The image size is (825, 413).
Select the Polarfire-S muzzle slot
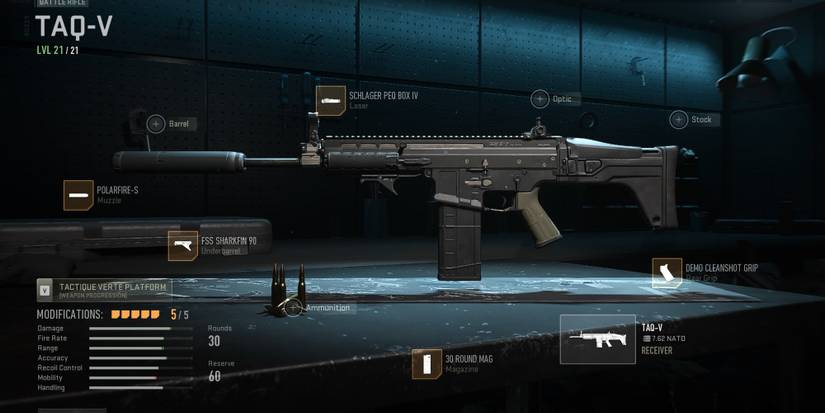click(79, 195)
